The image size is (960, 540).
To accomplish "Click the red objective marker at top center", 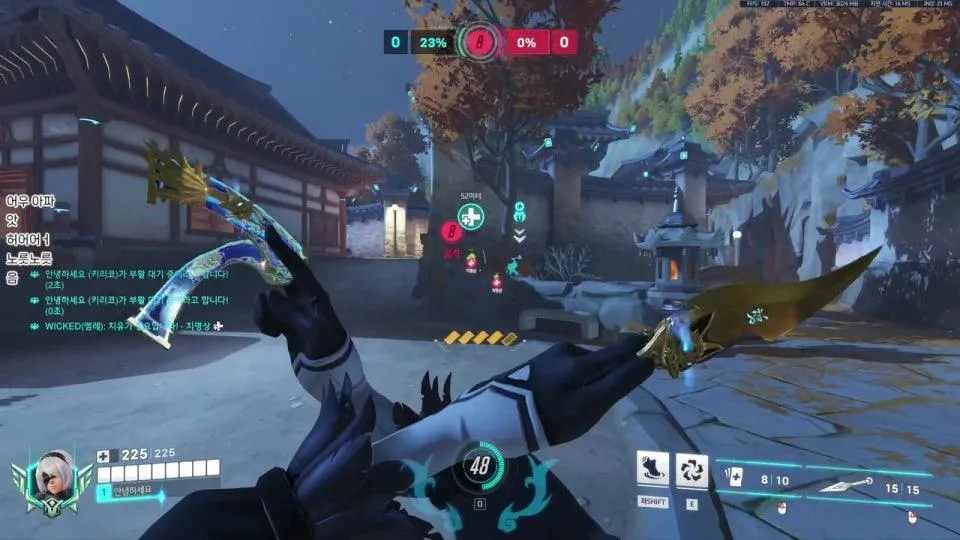I will [478, 42].
